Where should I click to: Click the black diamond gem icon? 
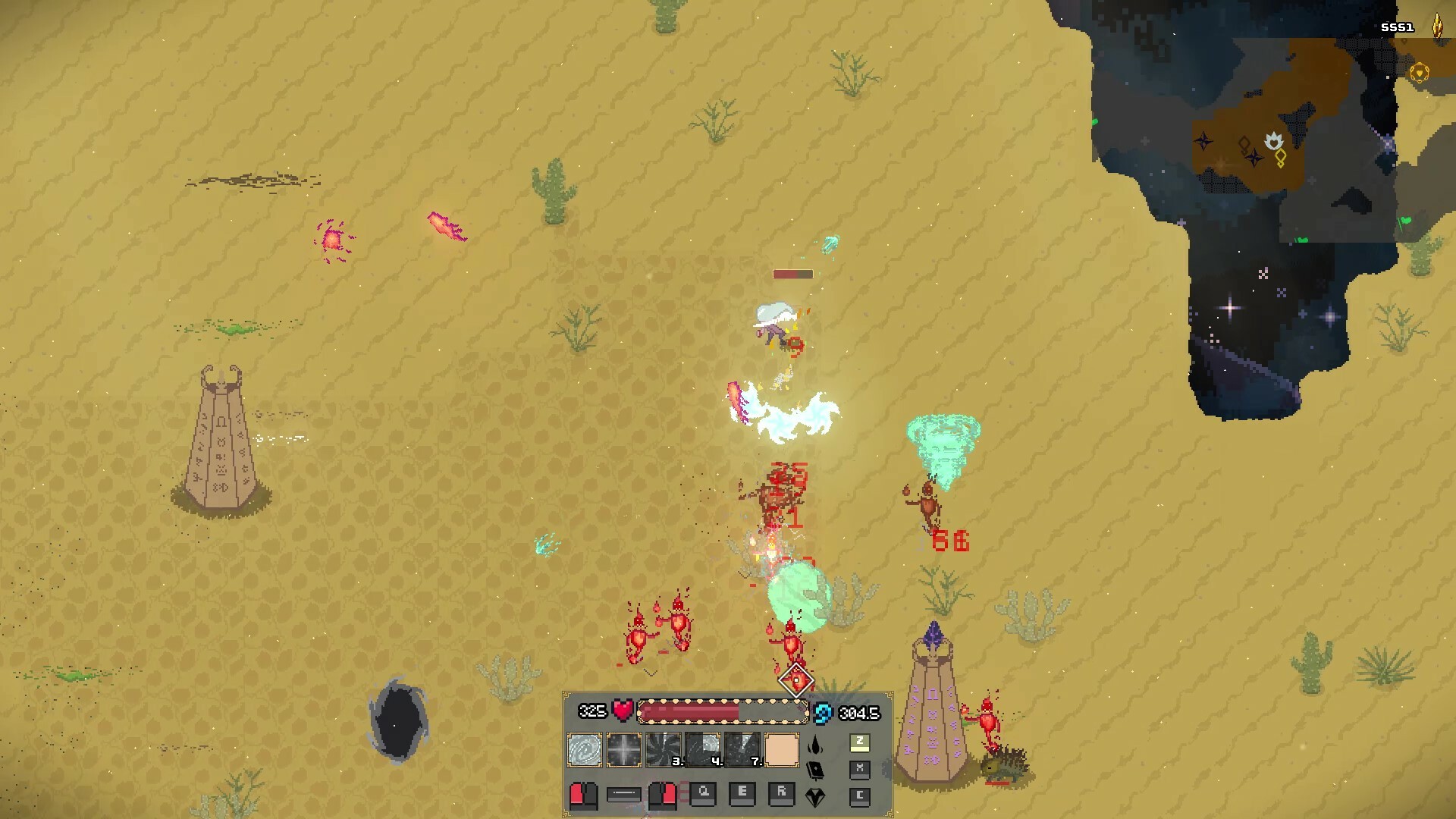coord(814,799)
